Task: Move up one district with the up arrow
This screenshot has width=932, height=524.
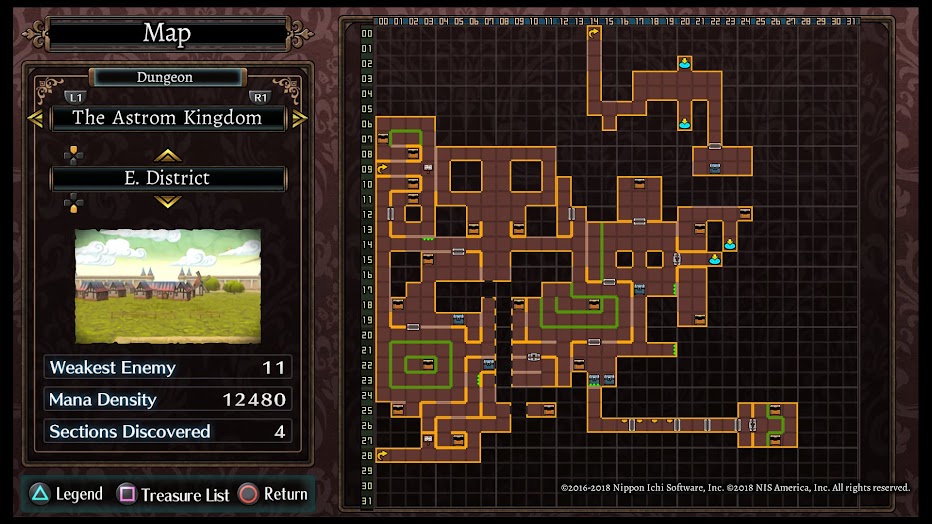Action: pyautogui.click(x=167, y=155)
